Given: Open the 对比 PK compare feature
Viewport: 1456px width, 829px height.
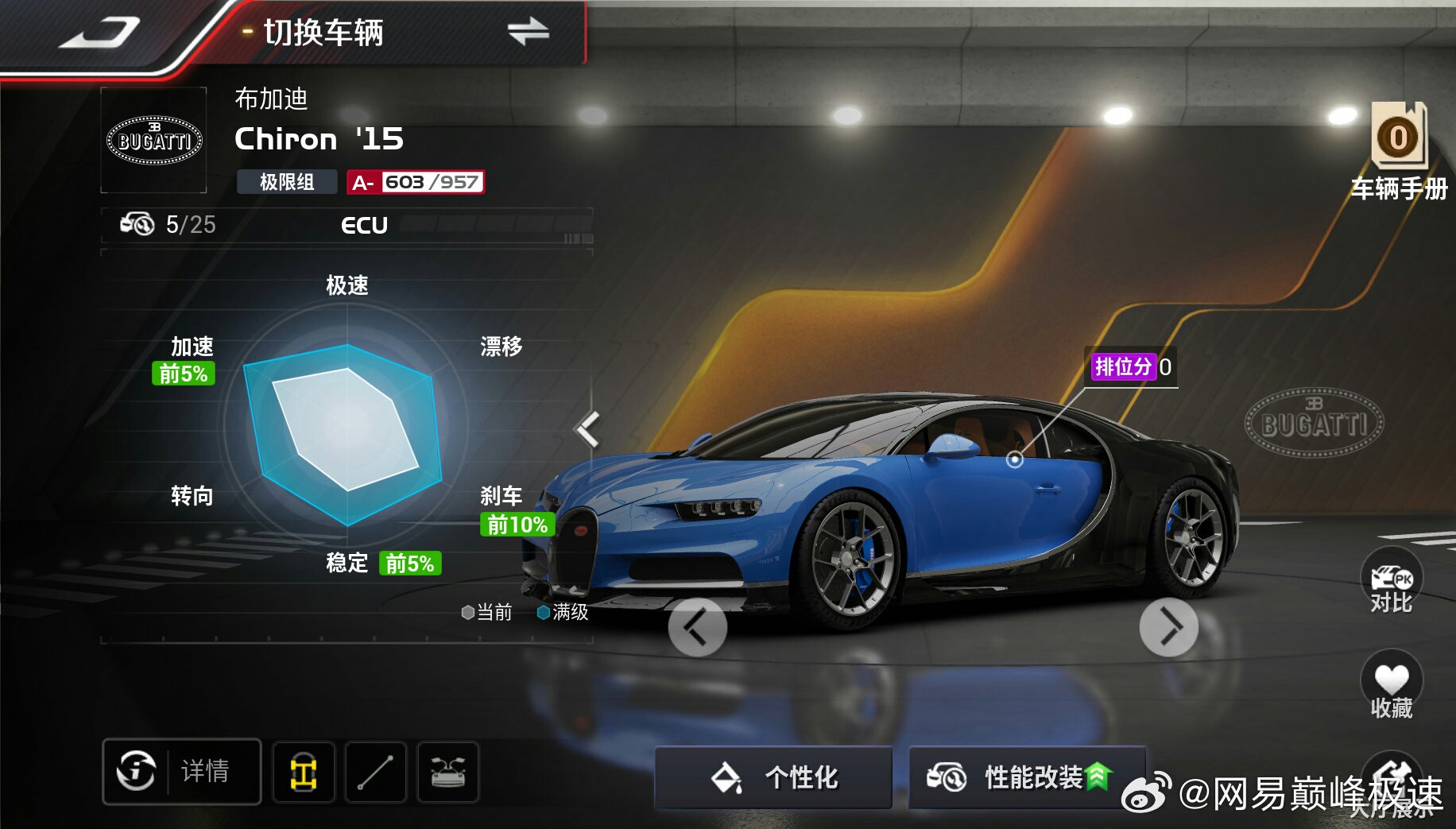Looking at the screenshot, I should pos(1392,586).
